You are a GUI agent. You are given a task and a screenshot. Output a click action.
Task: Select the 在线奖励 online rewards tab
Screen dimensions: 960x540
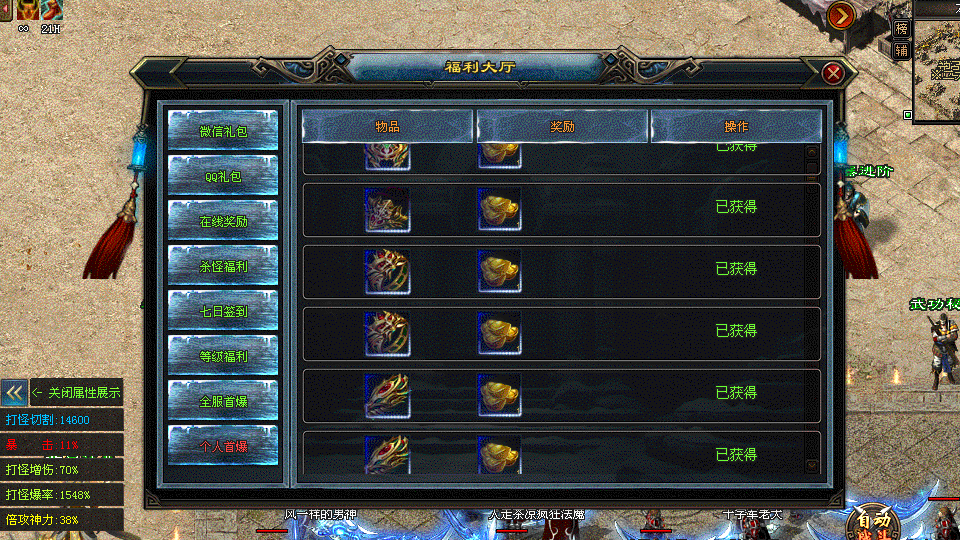click(x=223, y=221)
